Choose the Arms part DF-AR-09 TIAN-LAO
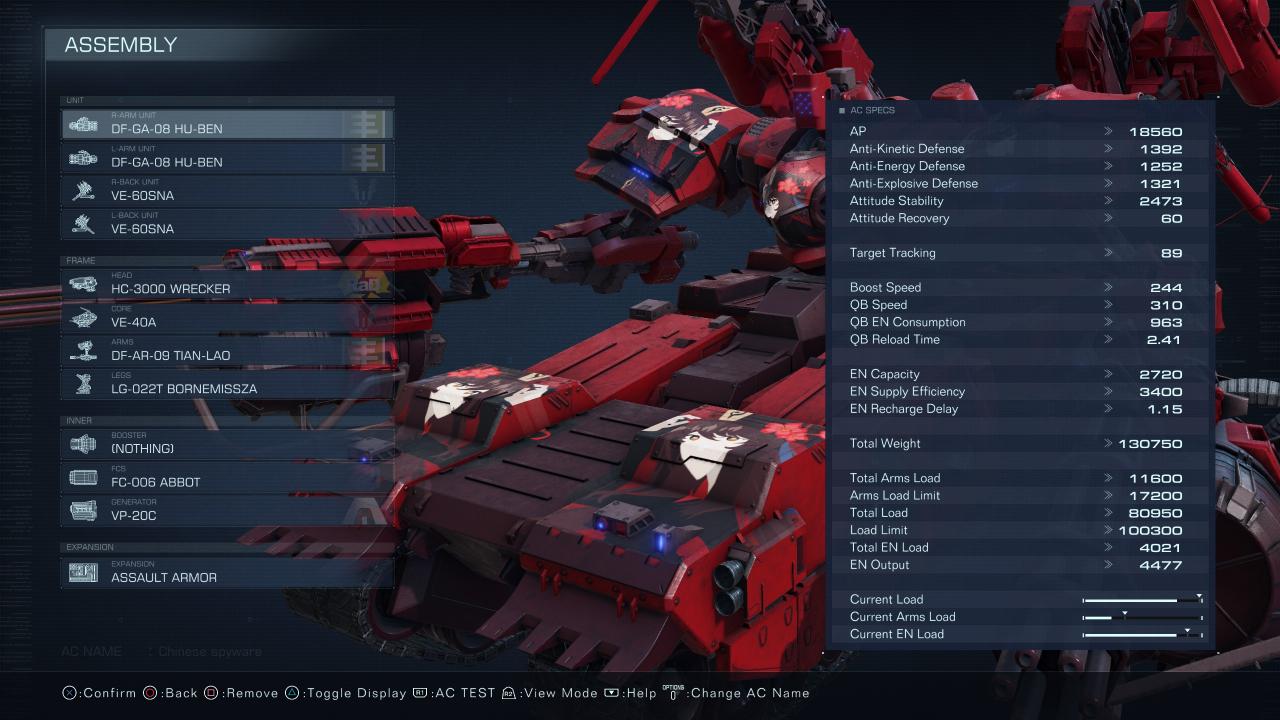 [227, 351]
